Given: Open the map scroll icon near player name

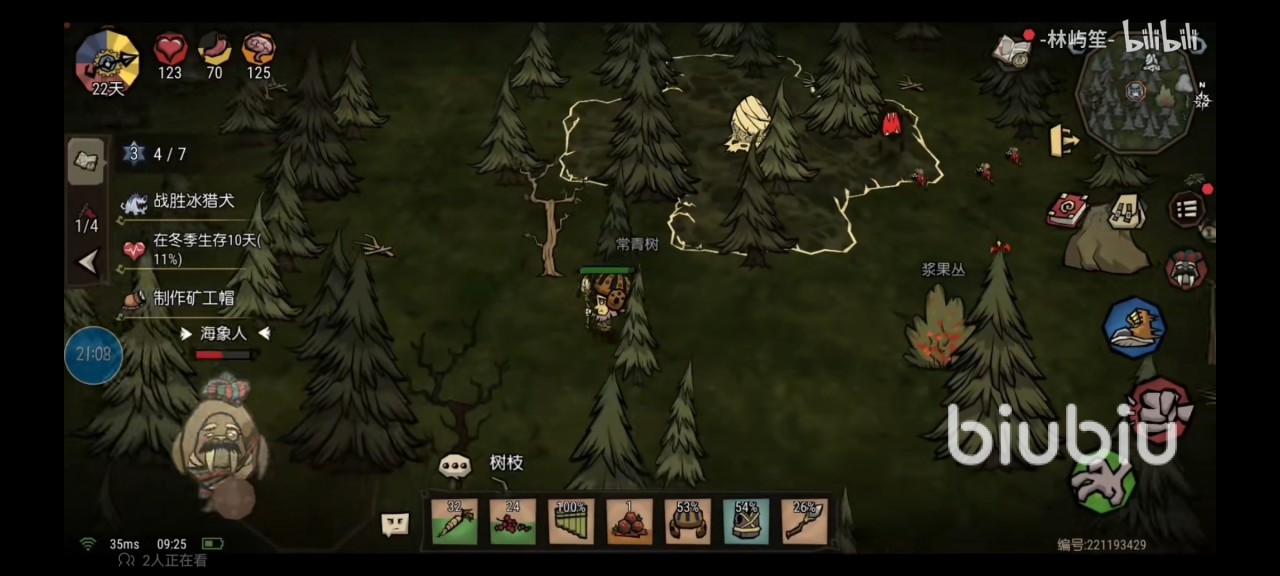Looking at the screenshot, I should point(1012,49).
